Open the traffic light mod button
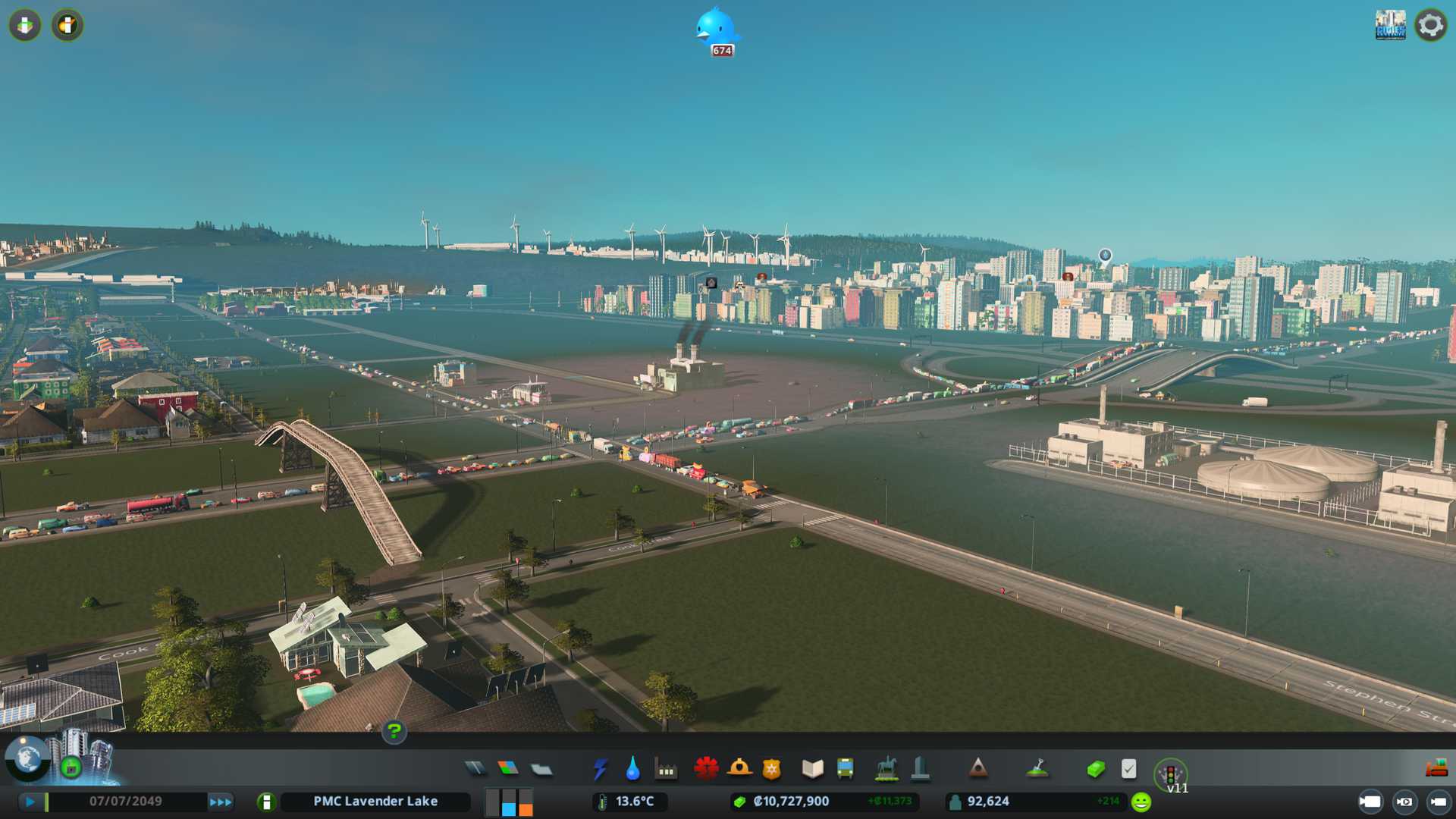The height and width of the screenshot is (819, 1456). [1170, 774]
